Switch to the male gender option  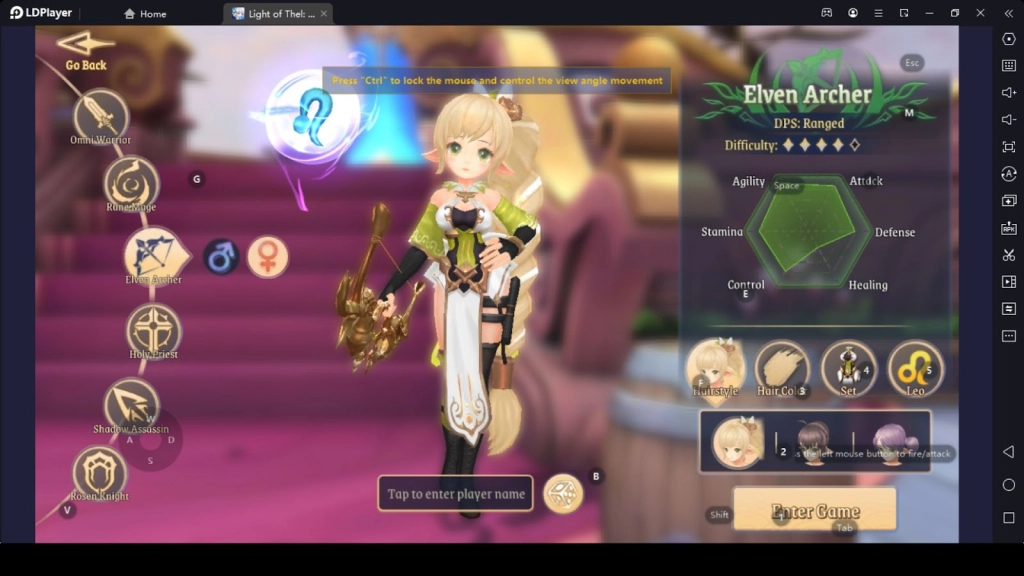coord(221,257)
